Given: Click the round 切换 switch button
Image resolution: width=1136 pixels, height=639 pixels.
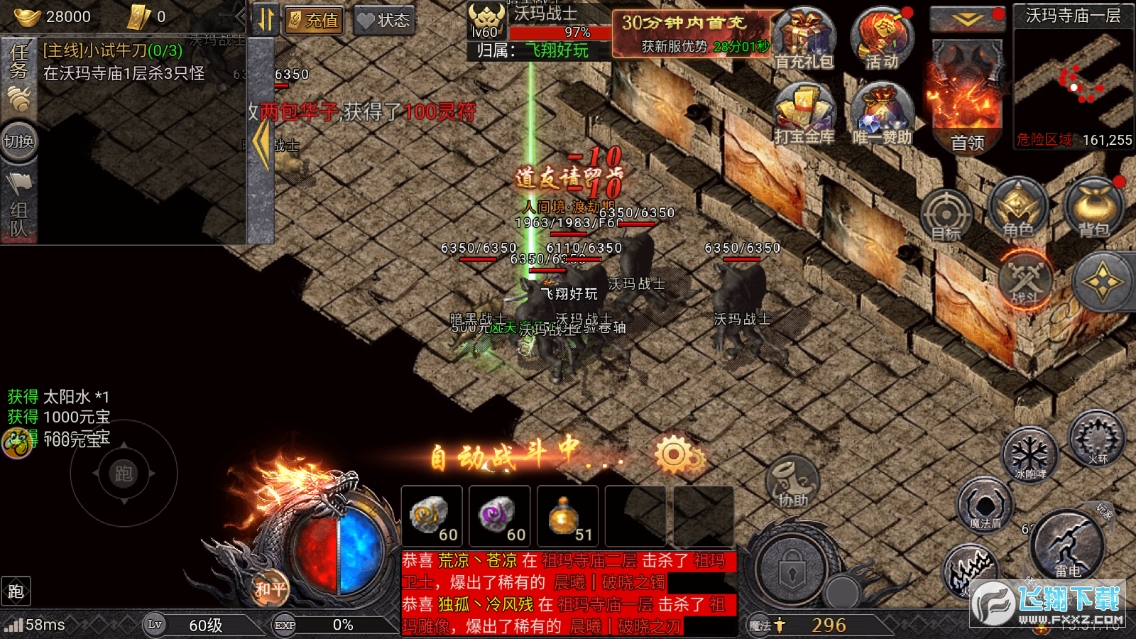Looking at the screenshot, I should (19, 141).
